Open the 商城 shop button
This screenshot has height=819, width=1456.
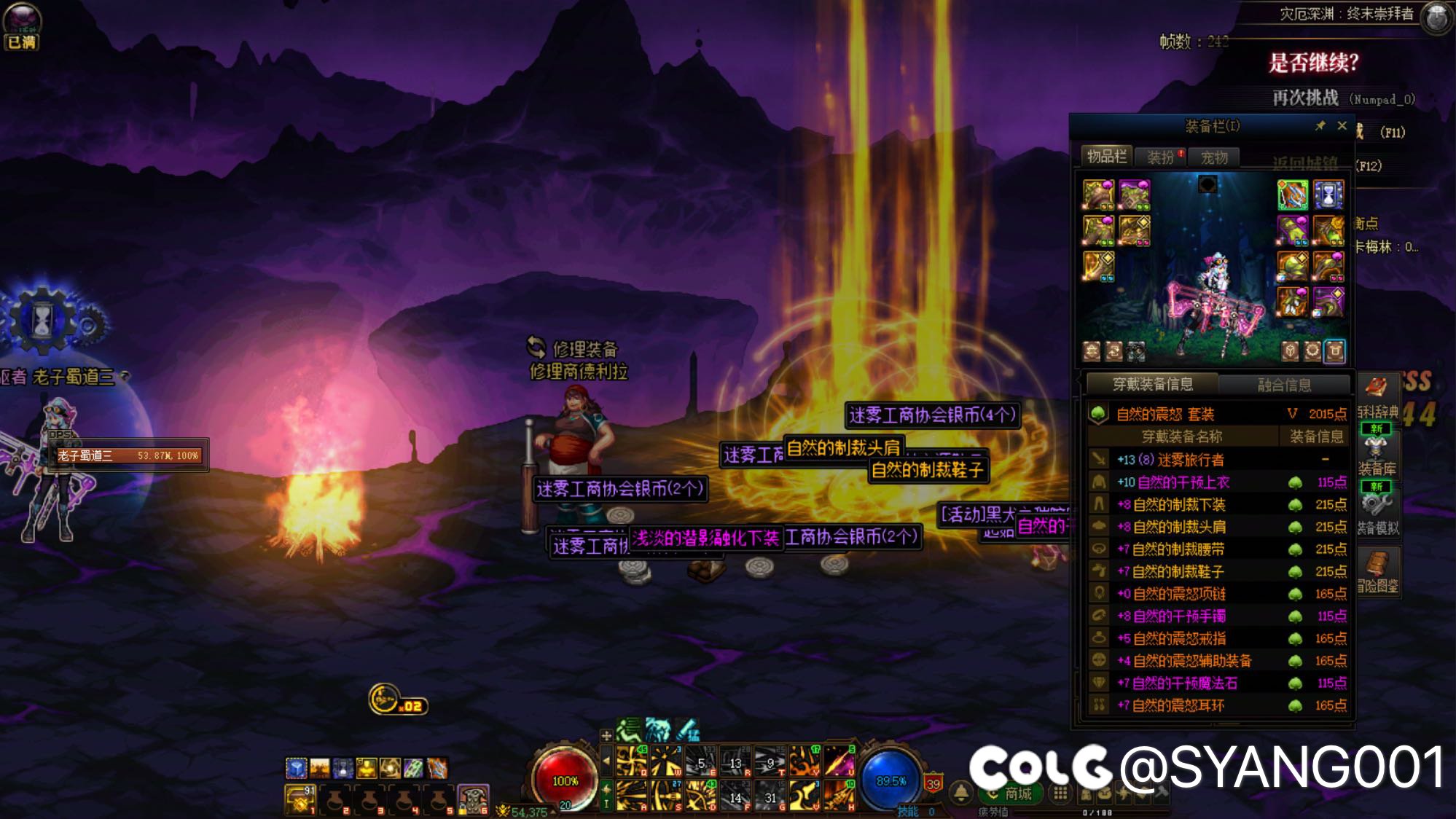tap(1011, 793)
